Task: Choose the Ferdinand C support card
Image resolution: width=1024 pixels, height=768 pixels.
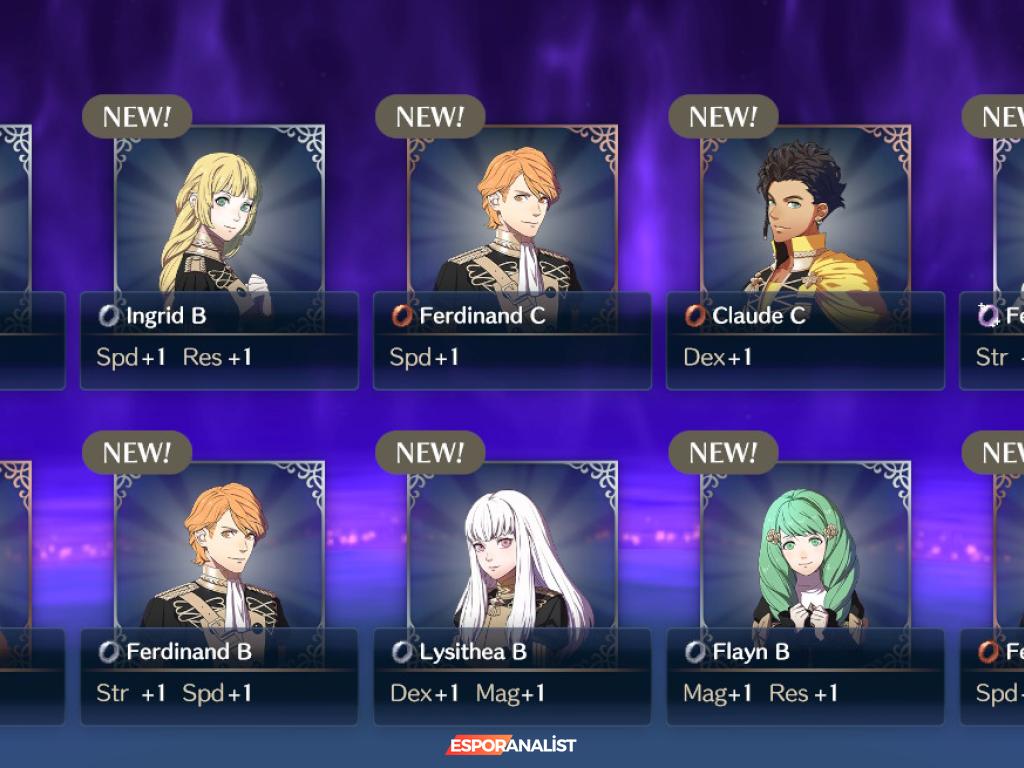Action: click(x=512, y=250)
